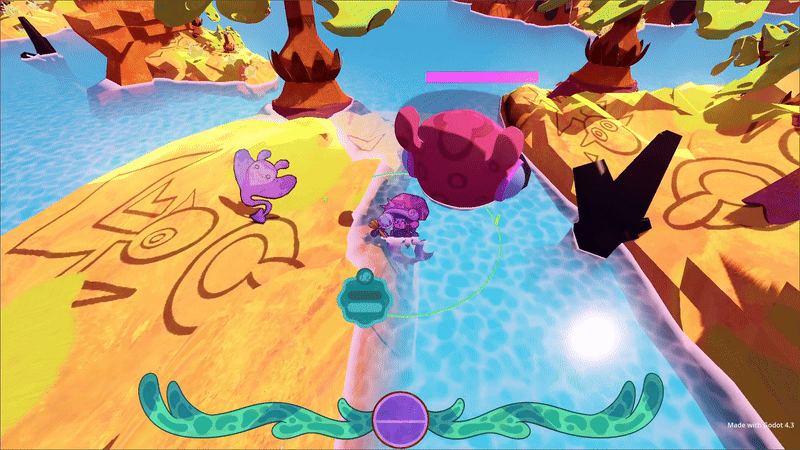Select the teal badge with two bars

pos(363,300)
